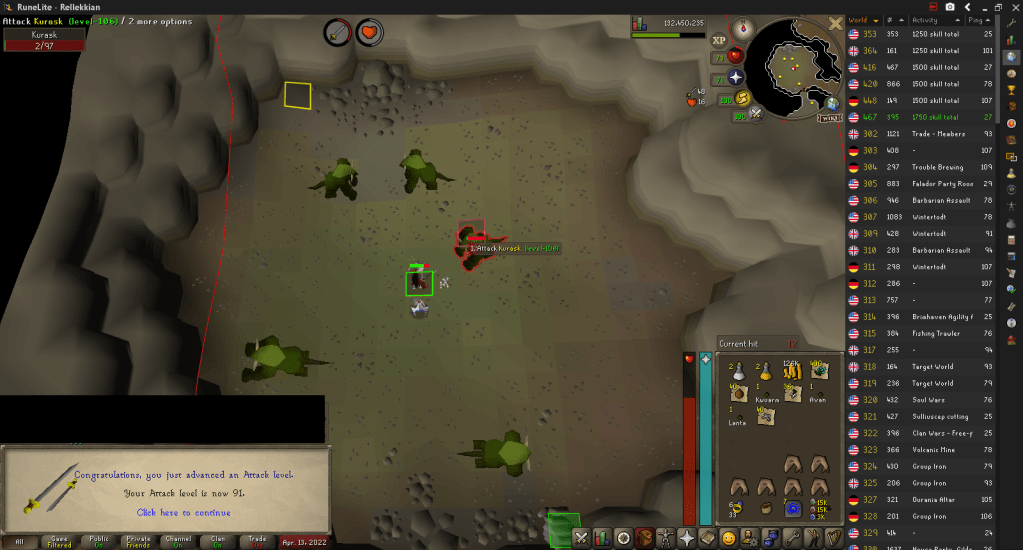Open the Private chat filter tab
This screenshot has height=550, width=1023.
tap(139, 541)
